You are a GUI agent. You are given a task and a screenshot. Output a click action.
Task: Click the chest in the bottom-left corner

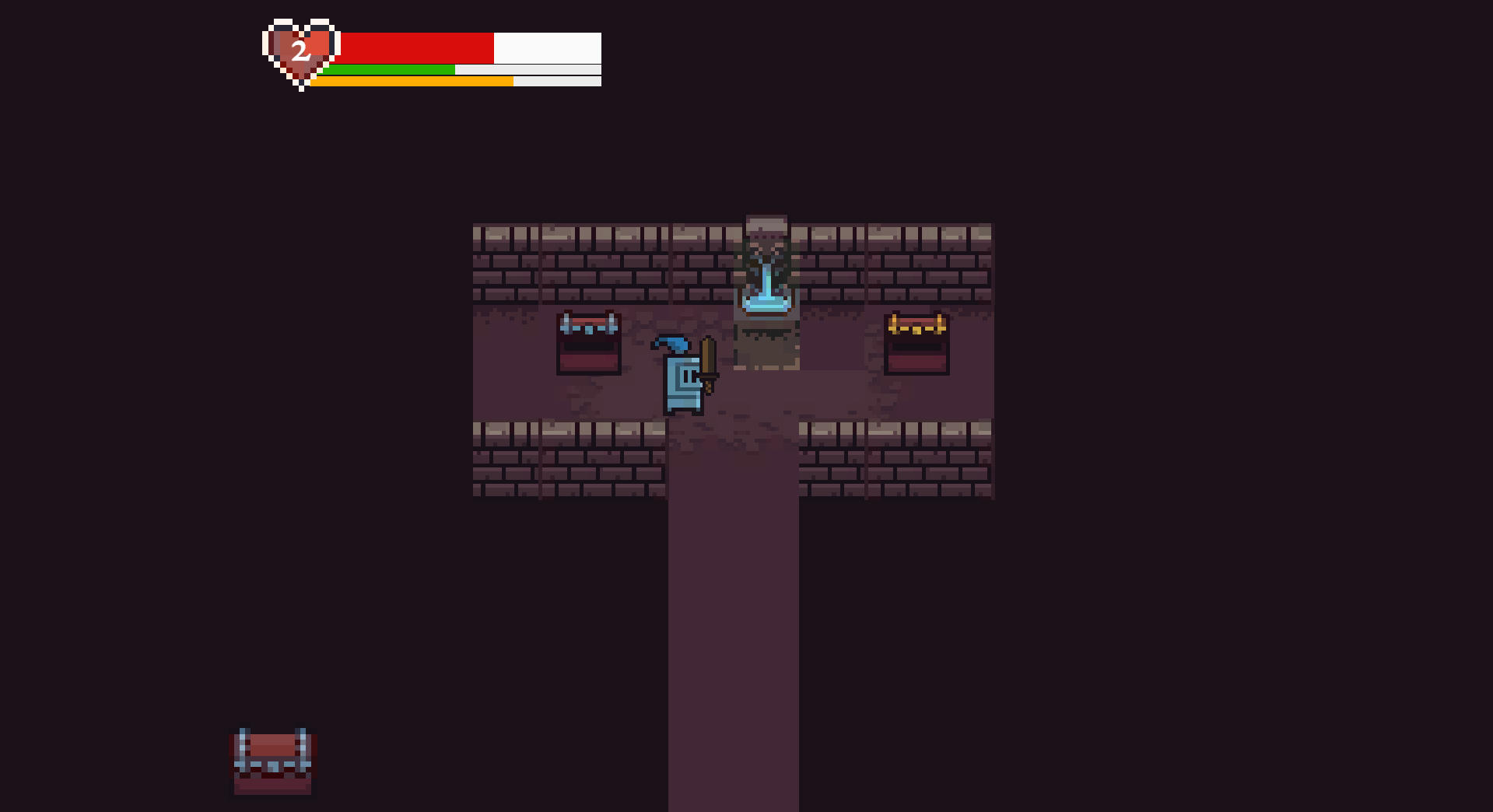coord(272,762)
